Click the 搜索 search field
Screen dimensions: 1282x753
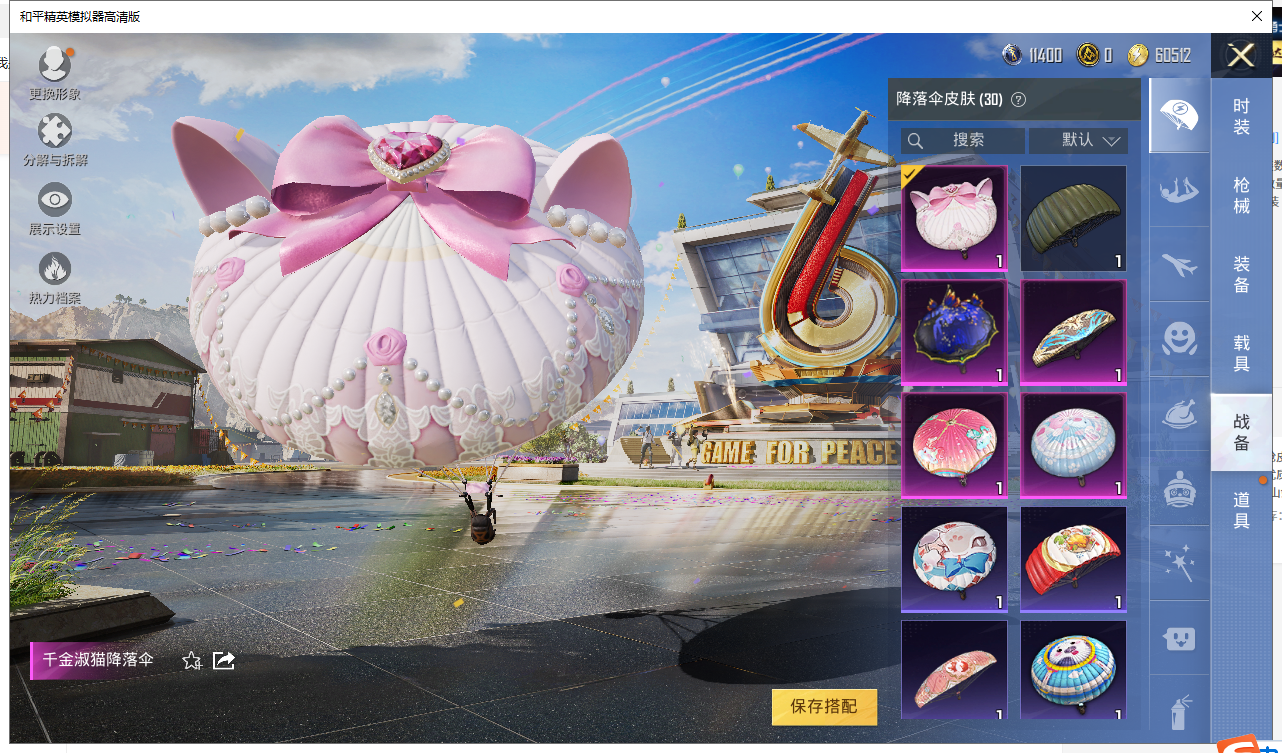point(963,141)
